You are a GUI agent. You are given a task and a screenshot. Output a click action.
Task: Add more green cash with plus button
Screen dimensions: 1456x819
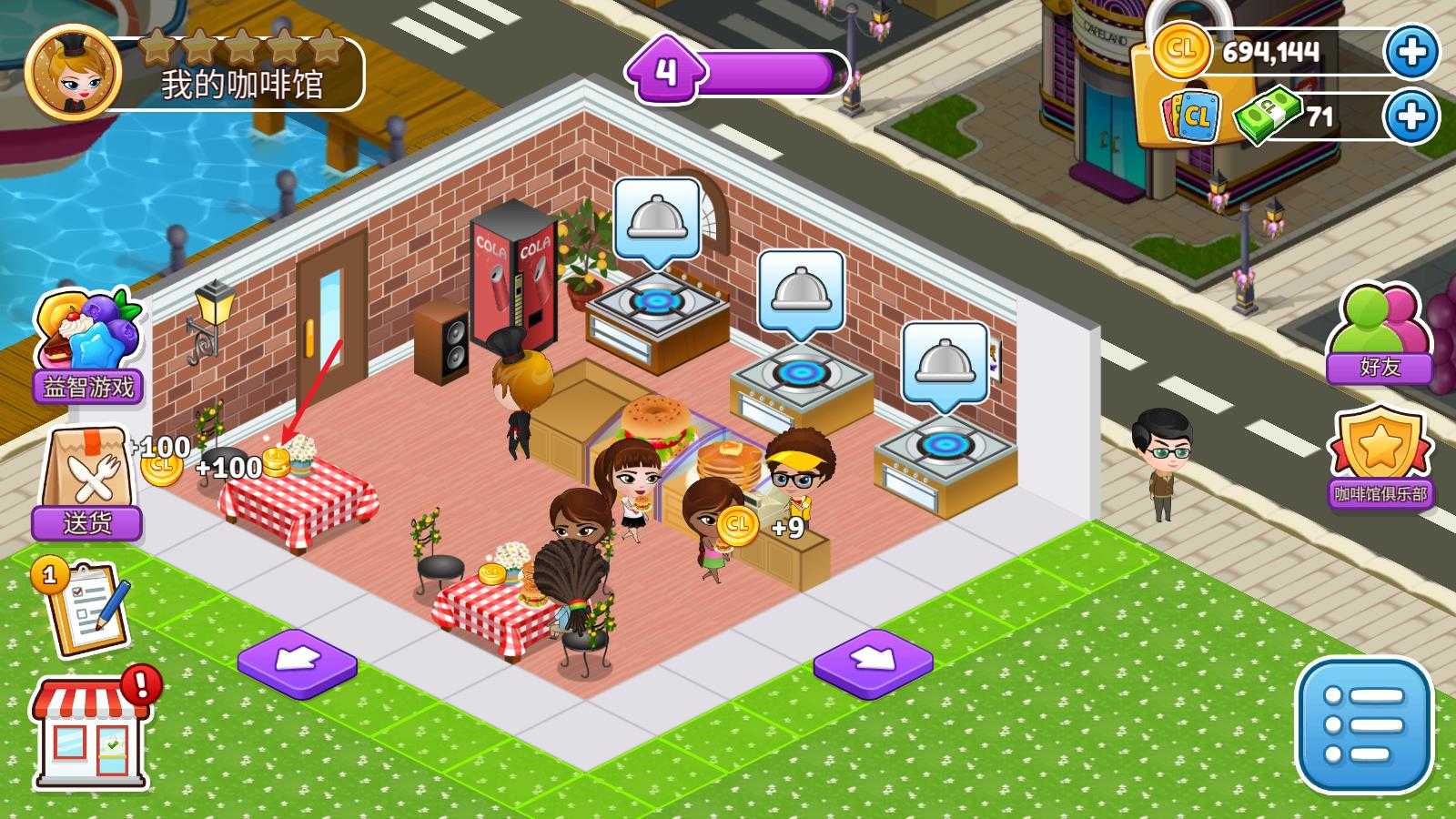click(x=1411, y=116)
